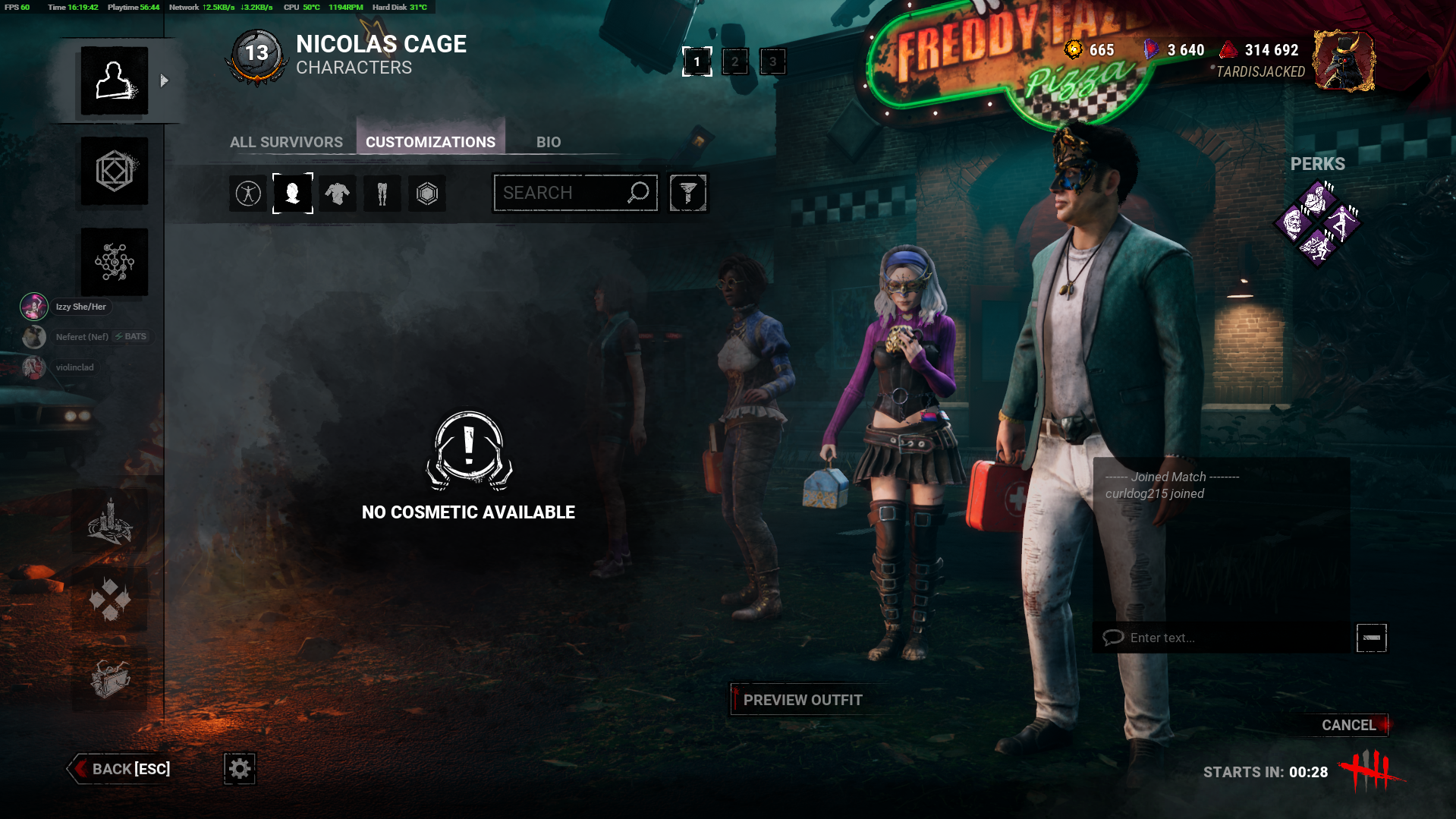Image resolution: width=1456 pixels, height=819 pixels.
Task: Click the PREVIEW OUTFIT button
Action: pyautogui.click(x=803, y=699)
